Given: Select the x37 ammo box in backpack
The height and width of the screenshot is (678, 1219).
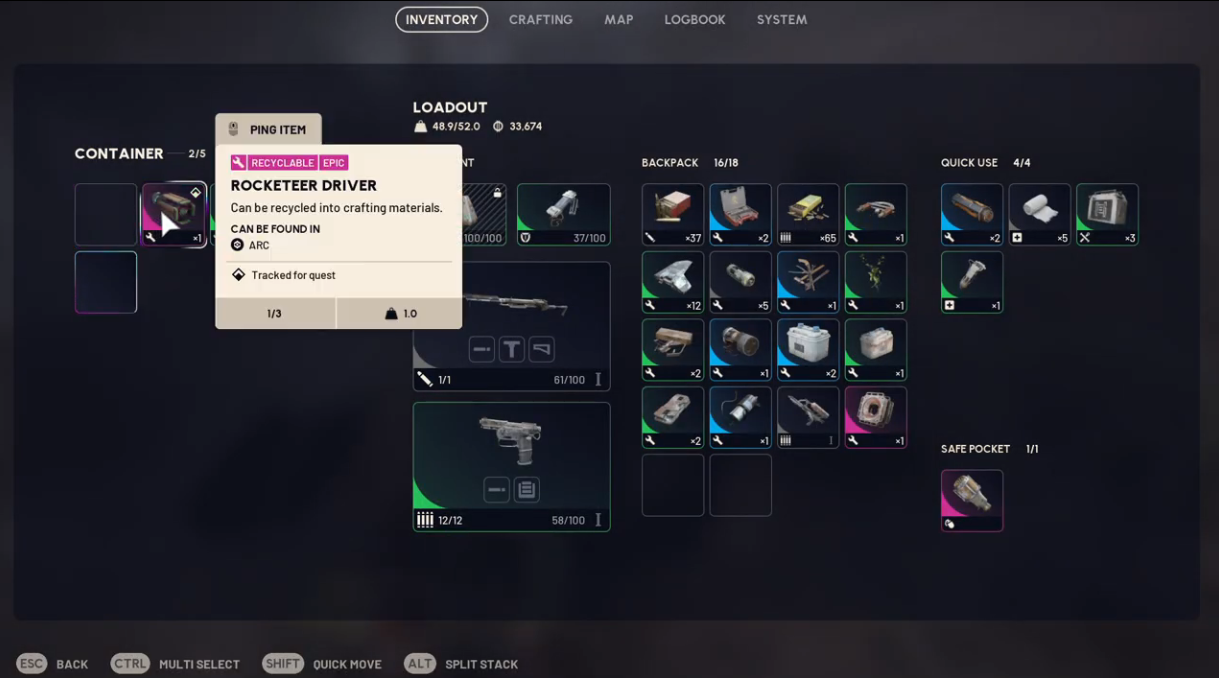Looking at the screenshot, I should [672, 214].
